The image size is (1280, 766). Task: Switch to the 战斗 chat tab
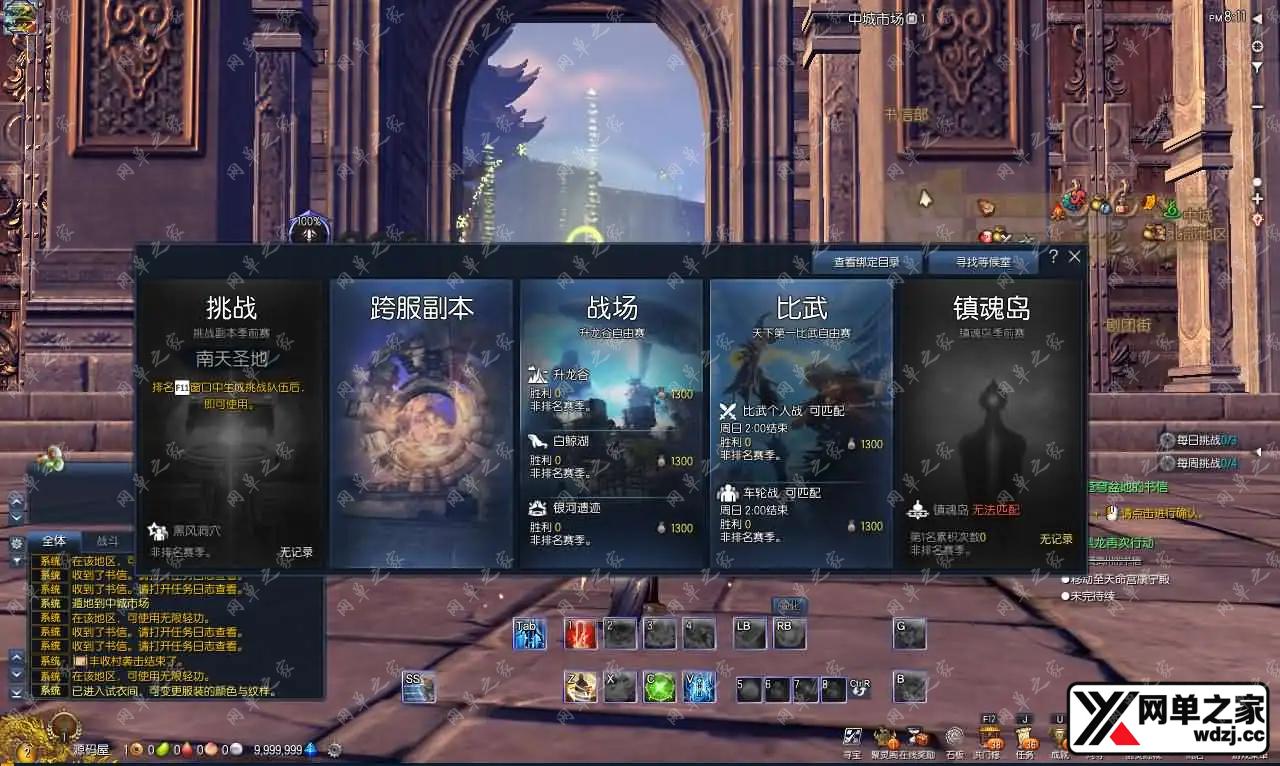pyautogui.click(x=107, y=541)
